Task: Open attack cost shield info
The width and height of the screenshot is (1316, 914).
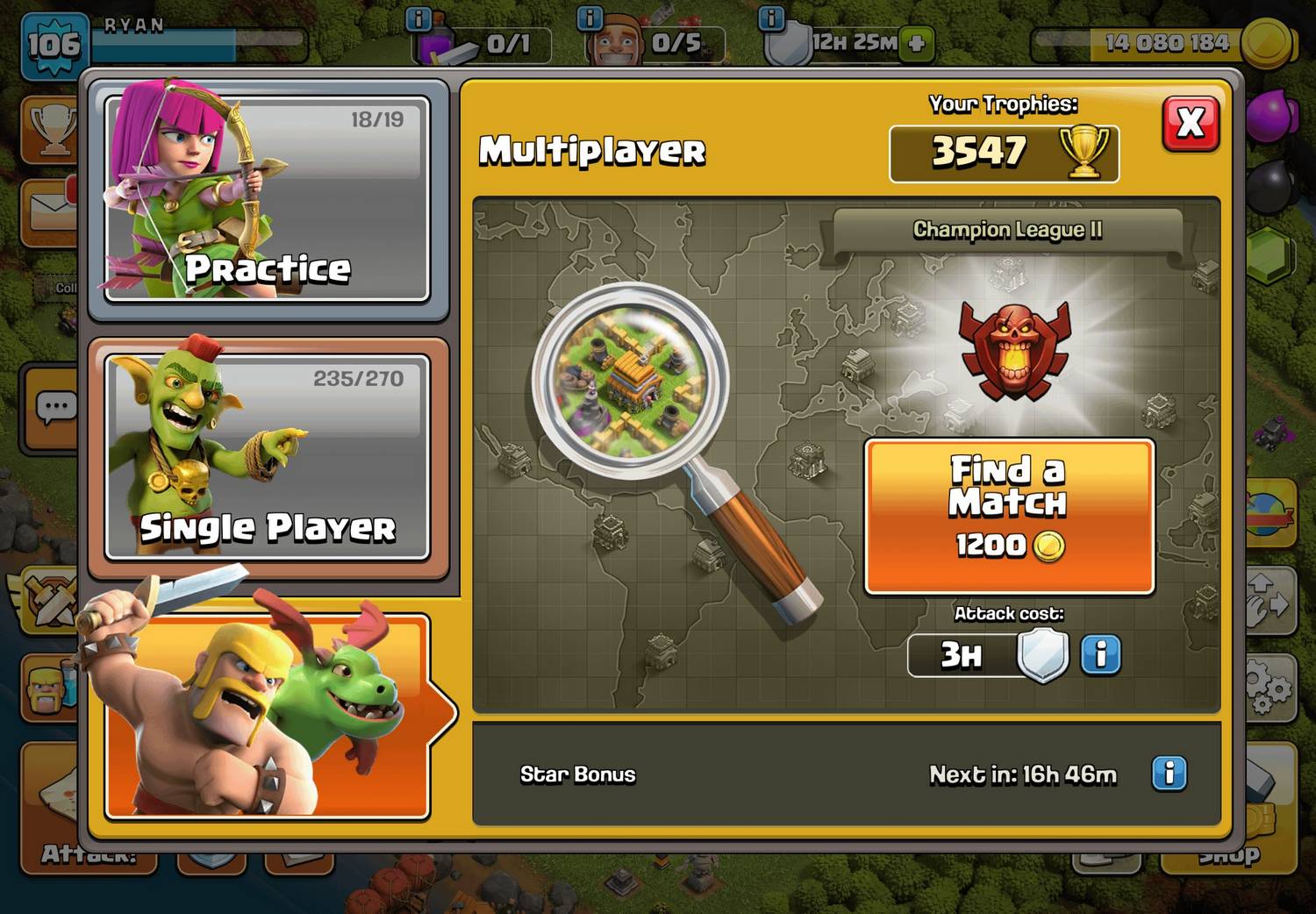Action: pyautogui.click(x=1100, y=654)
